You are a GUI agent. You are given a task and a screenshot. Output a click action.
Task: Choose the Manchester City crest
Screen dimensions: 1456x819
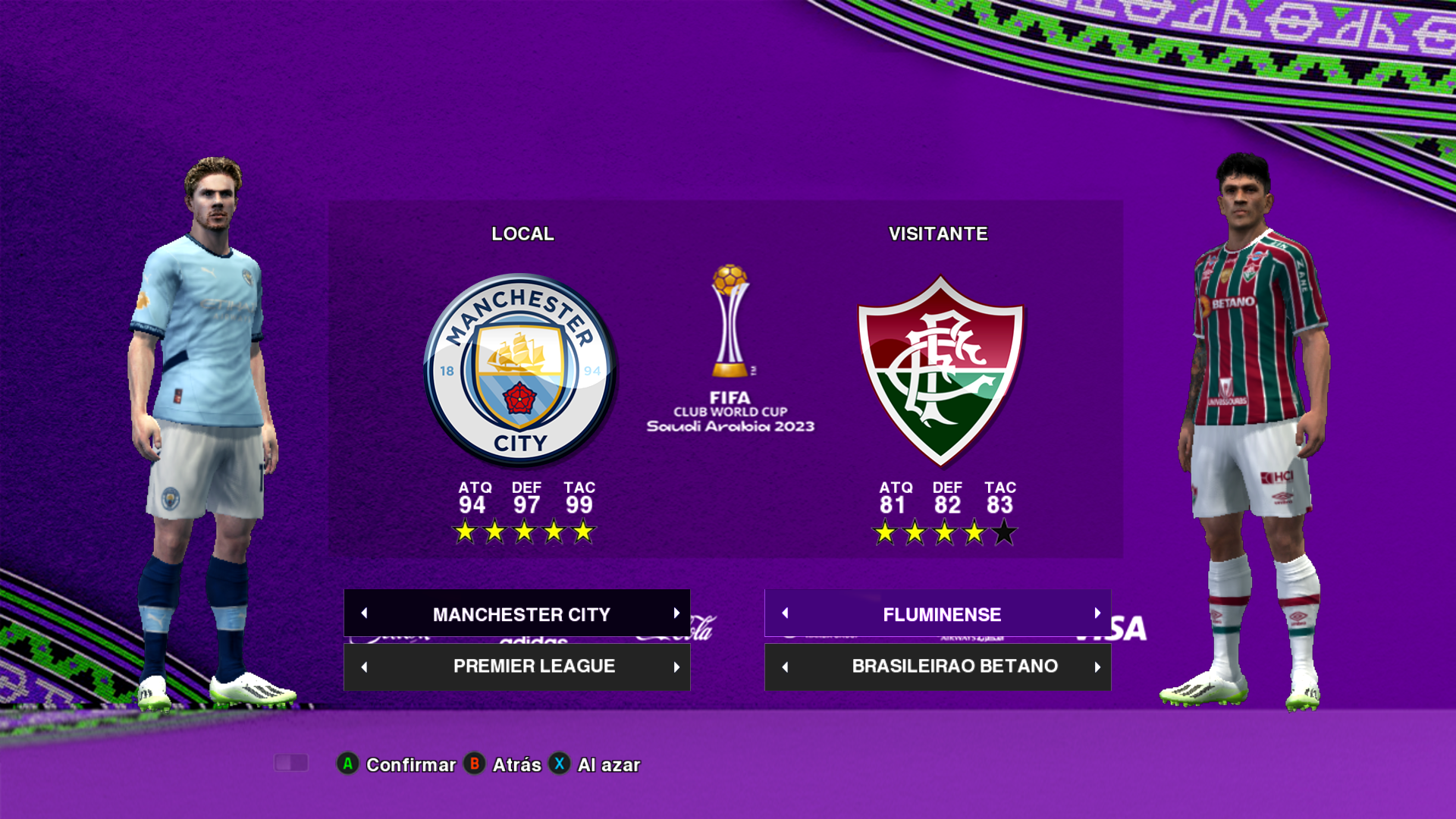point(520,370)
